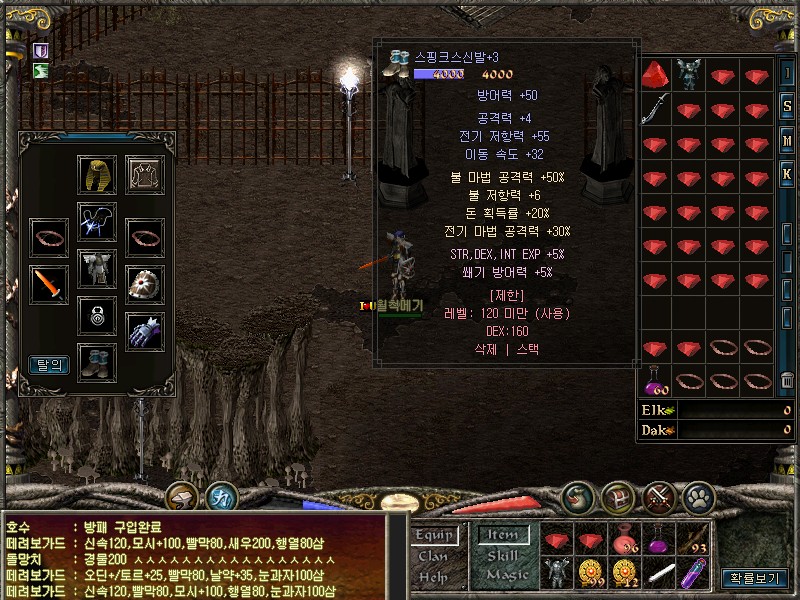Screen dimensions: 800x600
Task: Click the winged body armor slot
Action: pyautogui.click(x=97, y=268)
